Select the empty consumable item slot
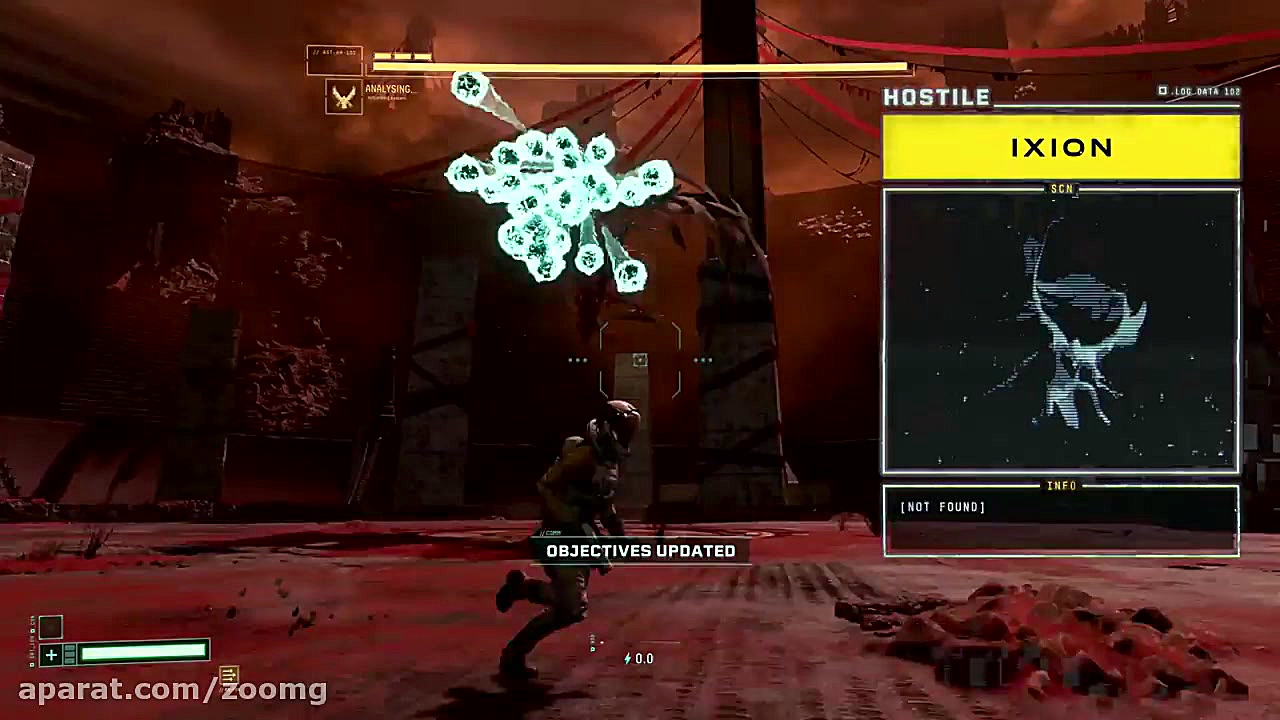Image resolution: width=1280 pixels, height=720 pixels. (50, 627)
